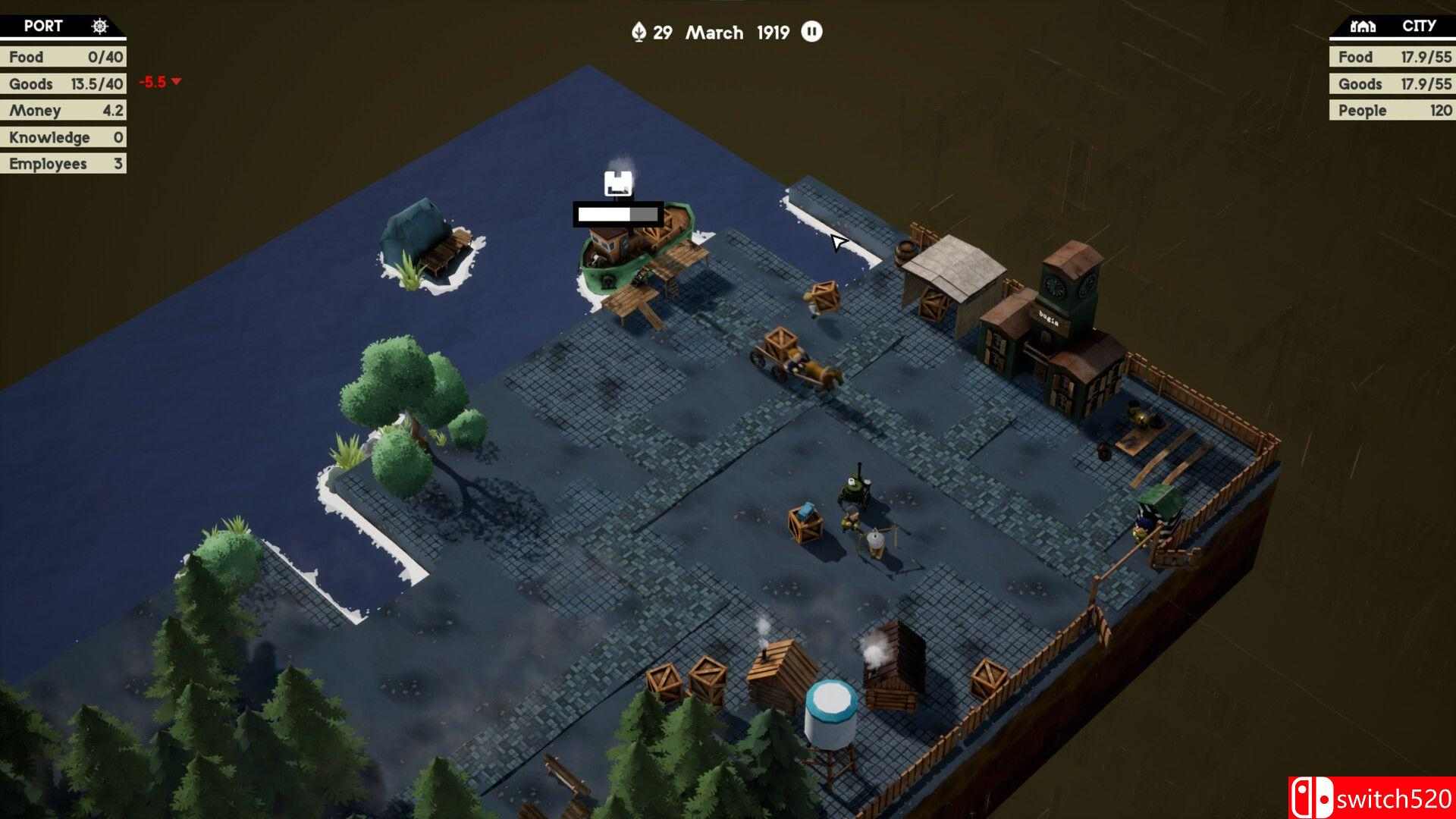This screenshot has width=1456, height=819.
Task: Click the boat's loading progress bar
Action: [x=618, y=215]
